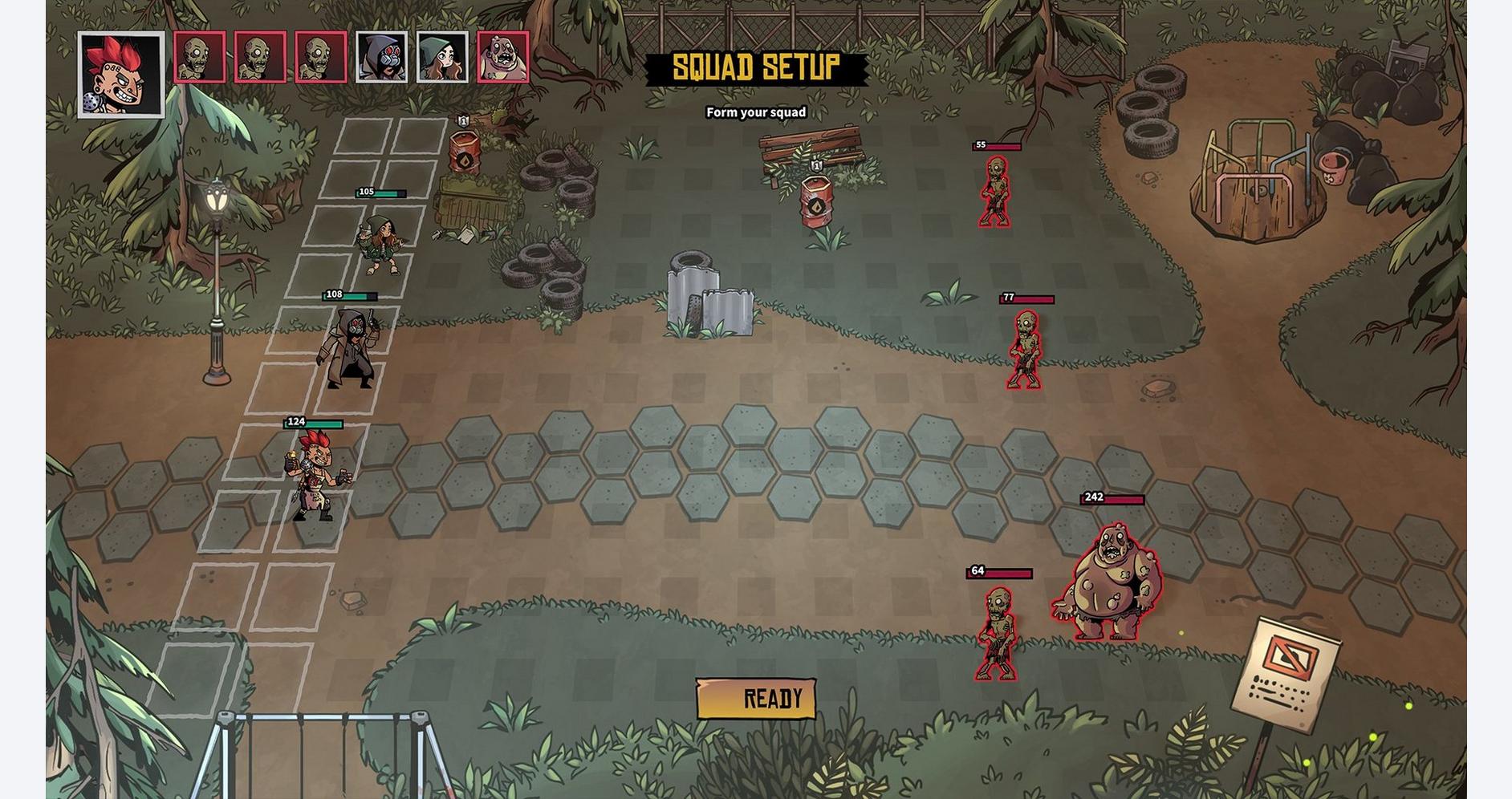1512x799 pixels.
Task: Select the red mohawk punk portrait
Action: point(121,75)
